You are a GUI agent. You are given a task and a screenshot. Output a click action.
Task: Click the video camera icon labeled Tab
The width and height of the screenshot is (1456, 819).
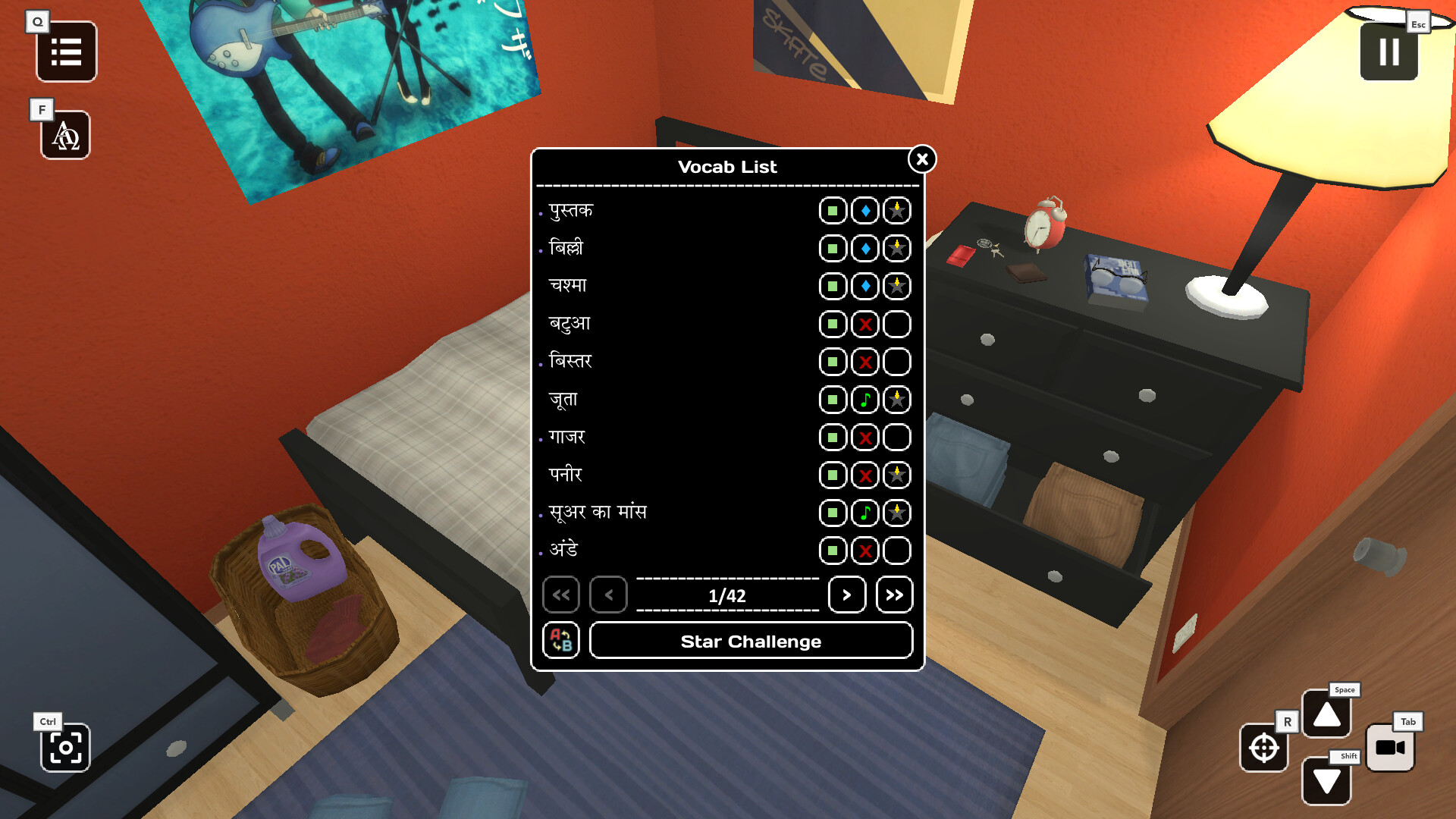[1391, 748]
